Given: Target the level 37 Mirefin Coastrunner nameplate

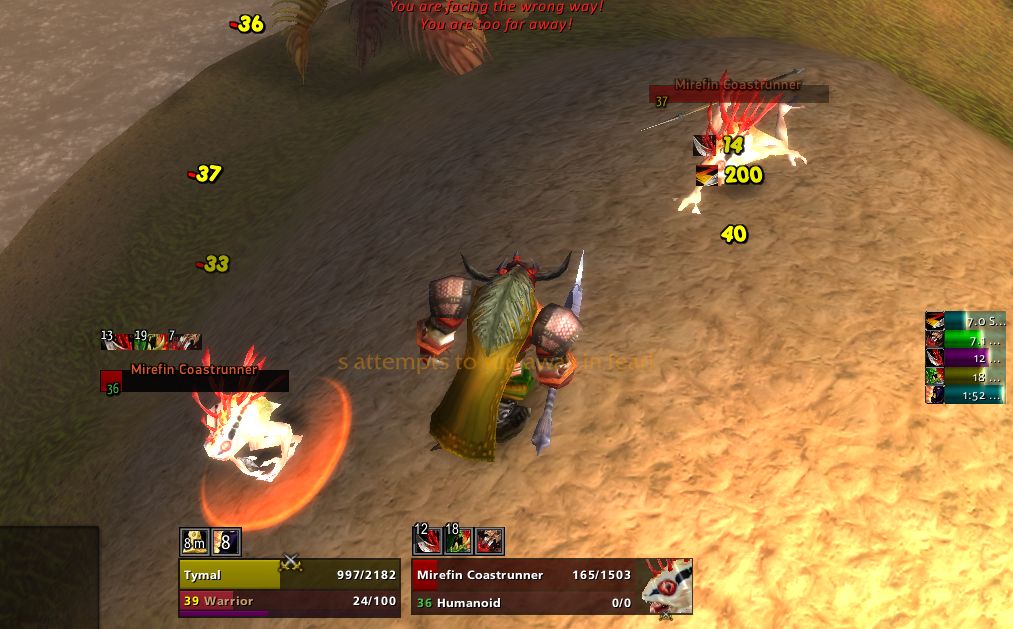Looking at the screenshot, I should tap(738, 94).
